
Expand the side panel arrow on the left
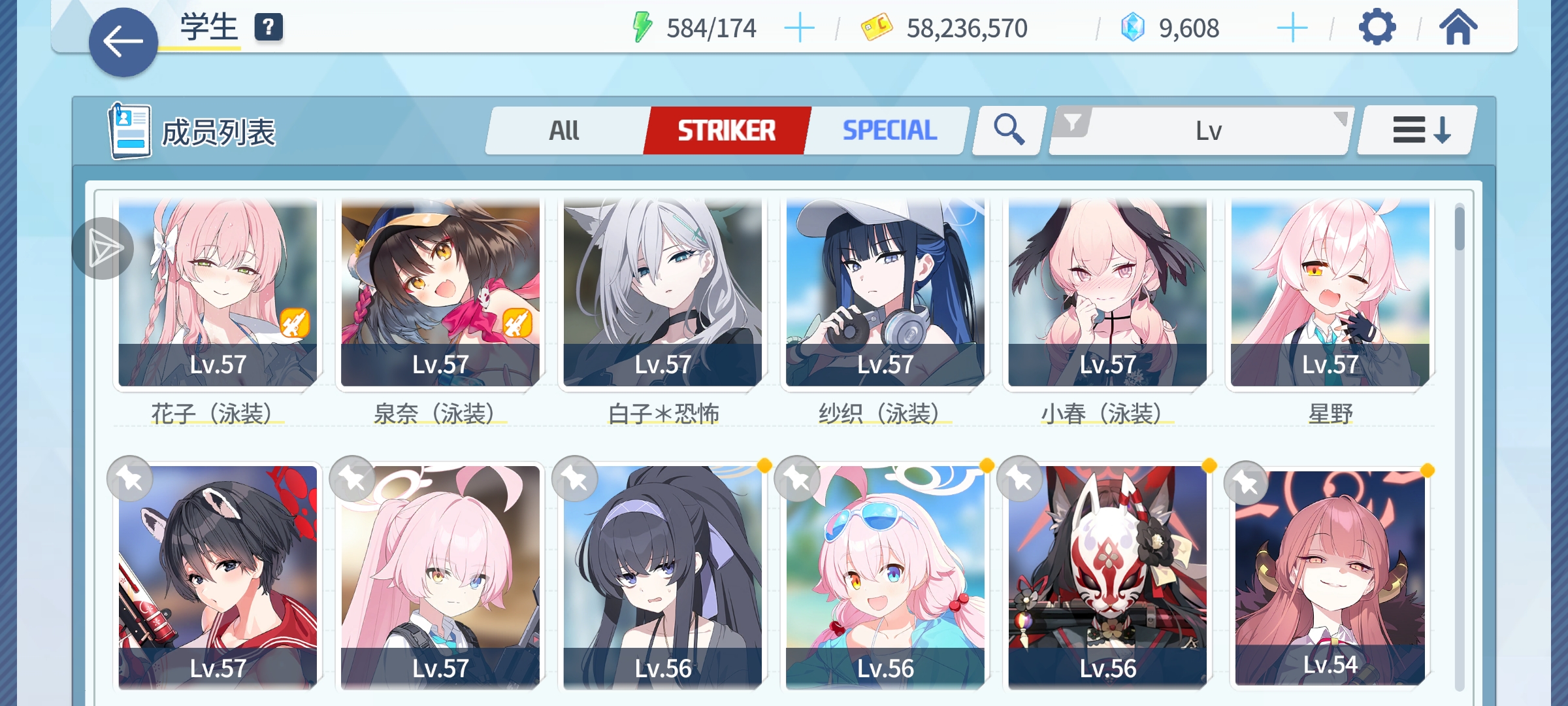coord(106,248)
